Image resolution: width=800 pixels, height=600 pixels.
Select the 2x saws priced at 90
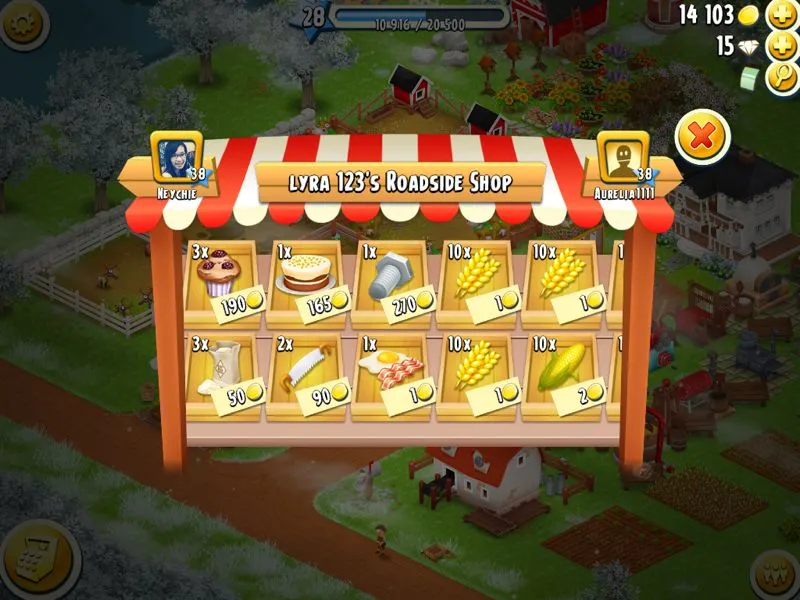pyautogui.click(x=306, y=372)
